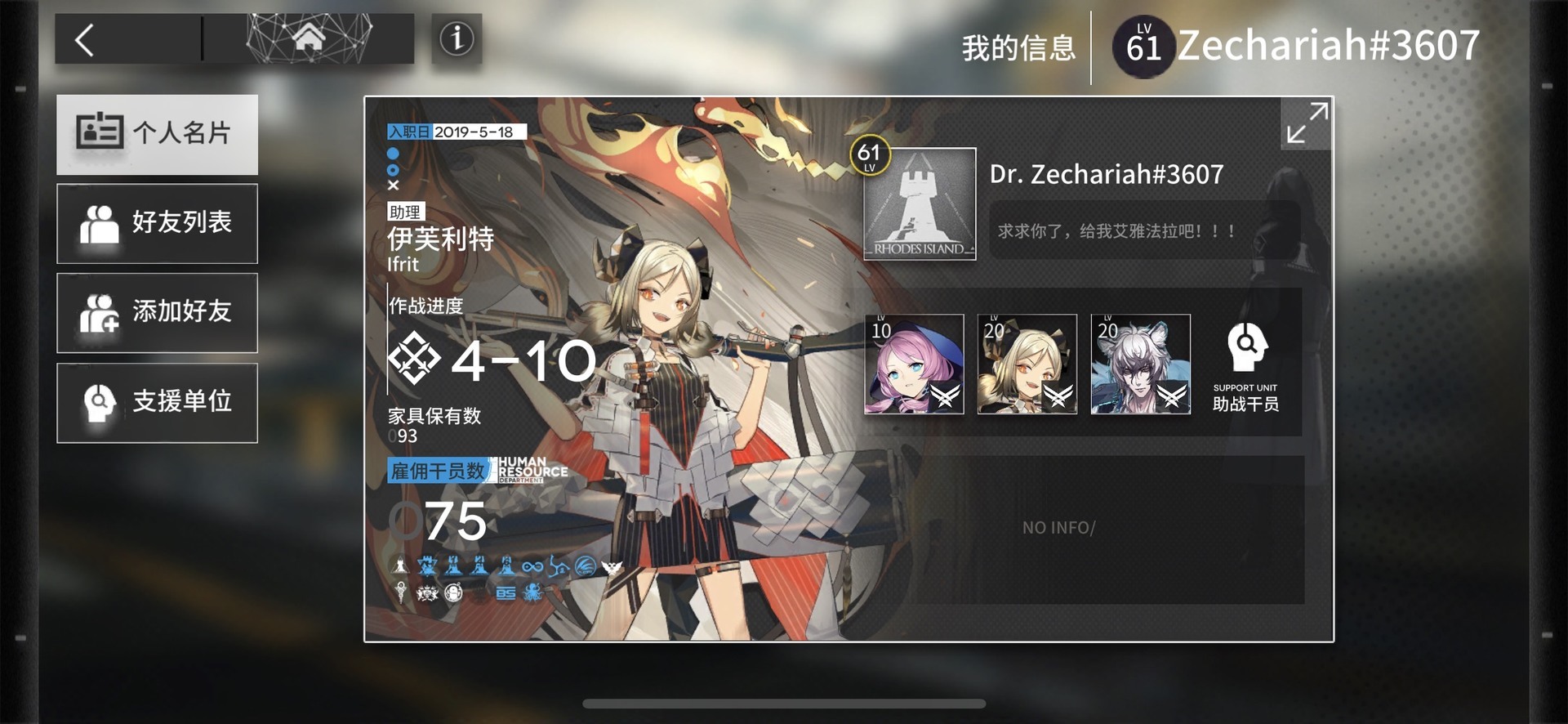
Task: Open the 支援单位 support unit tab
Action: [157, 403]
